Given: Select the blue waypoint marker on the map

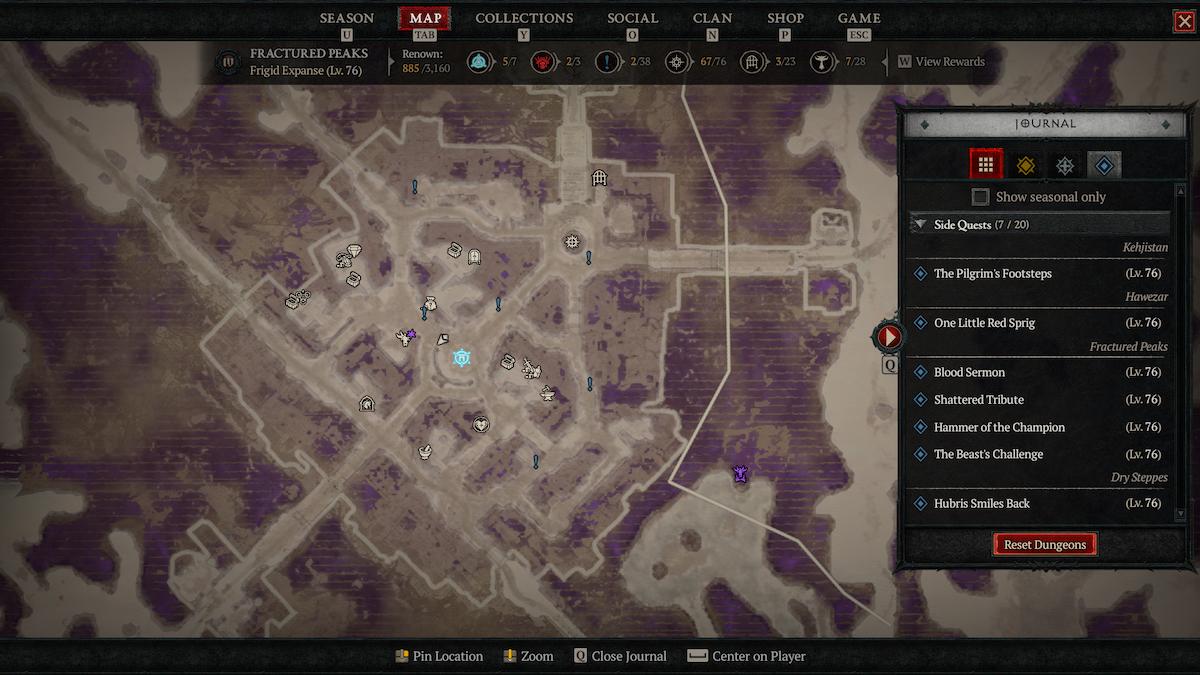Looking at the screenshot, I should point(461,357).
